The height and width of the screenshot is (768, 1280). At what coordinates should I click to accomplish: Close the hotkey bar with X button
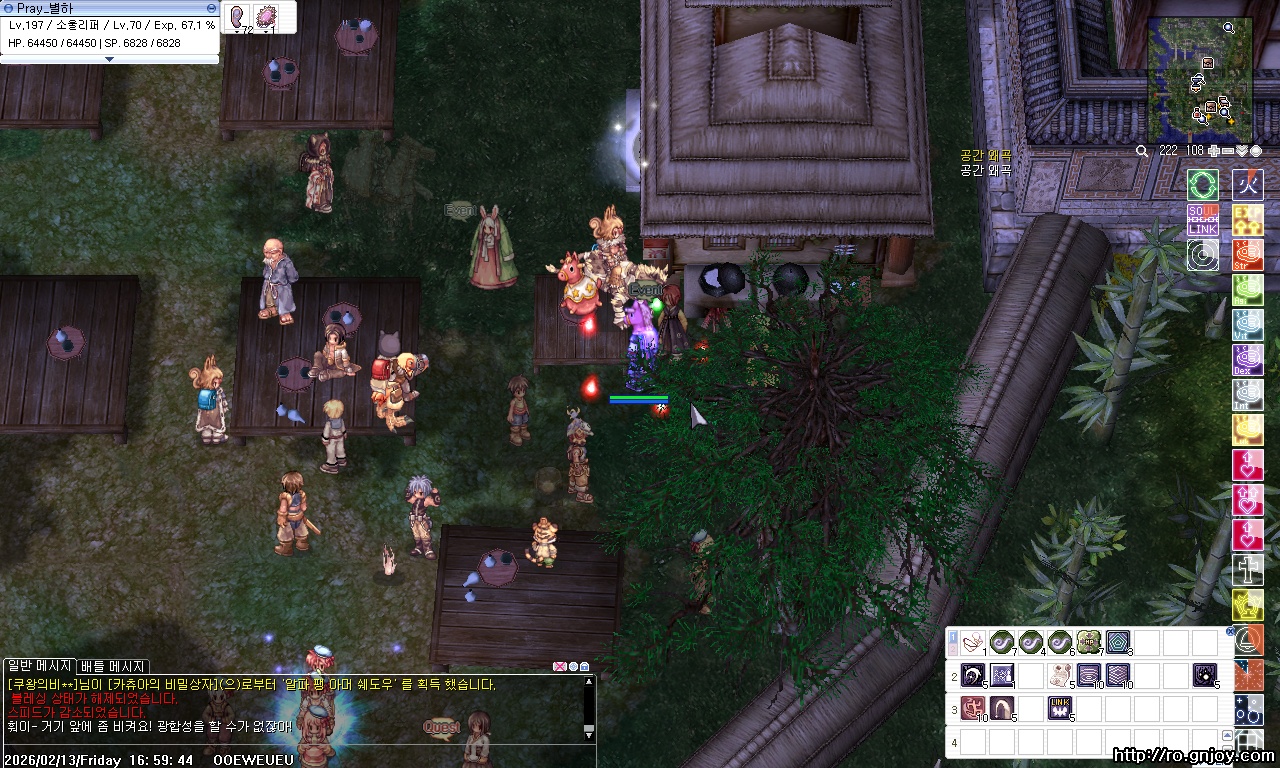point(1230,631)
